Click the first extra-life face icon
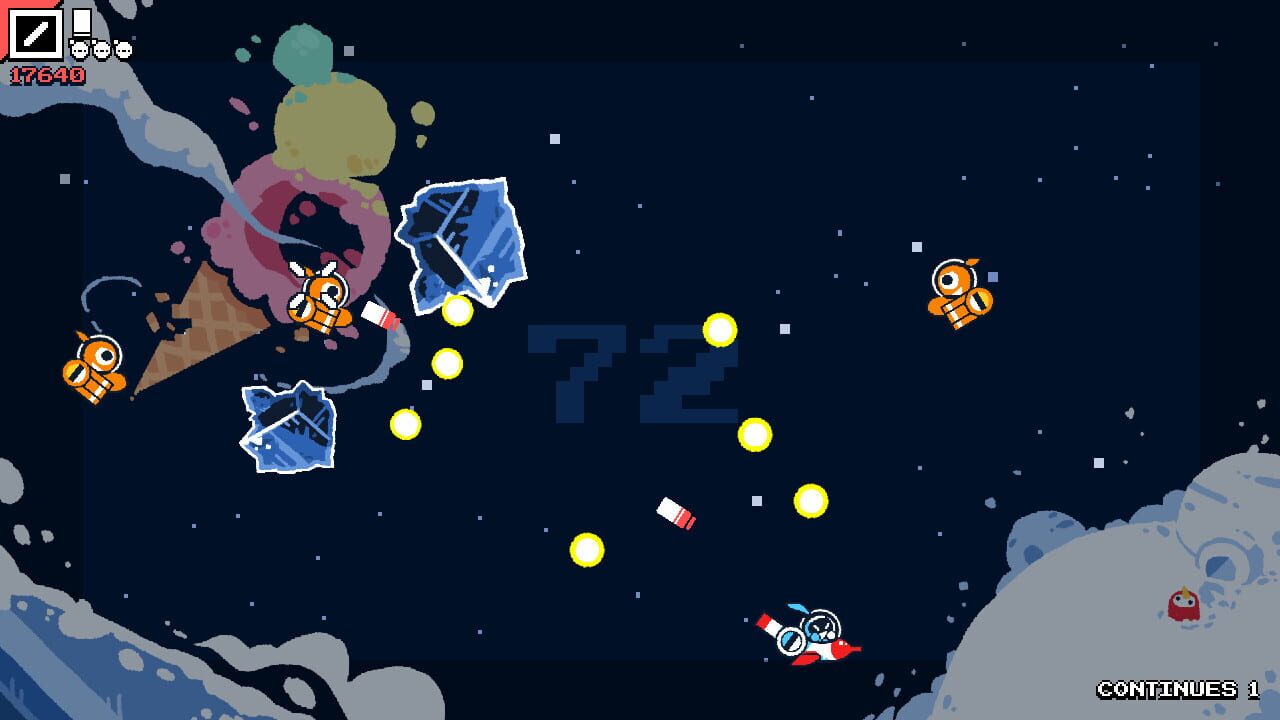This screenshot has width=1280, height=720. (78, 49)
